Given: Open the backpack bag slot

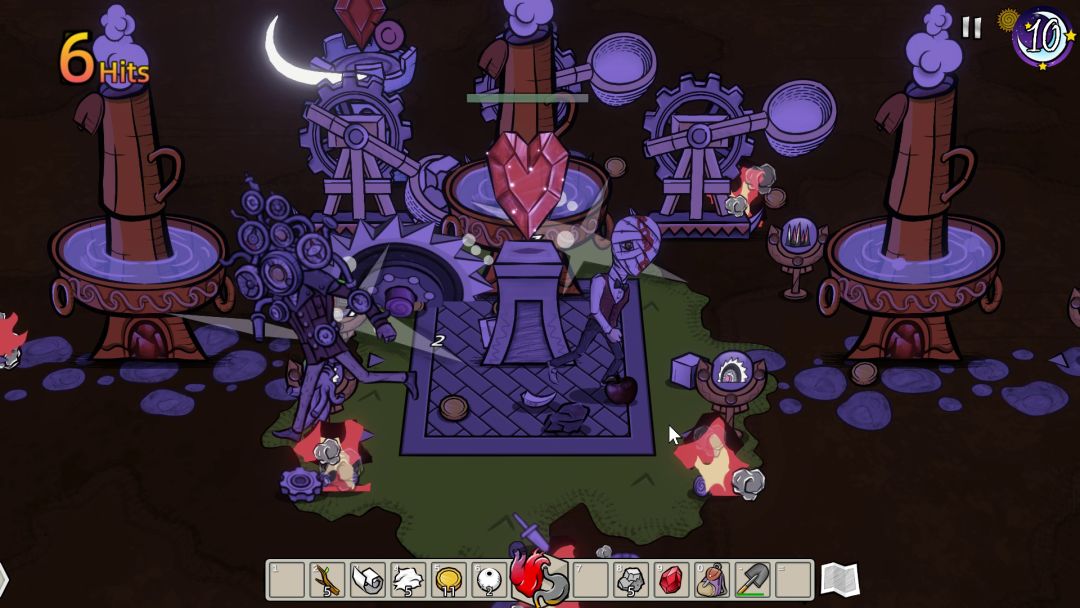Looking at the screenshot, I should point(712,579).
